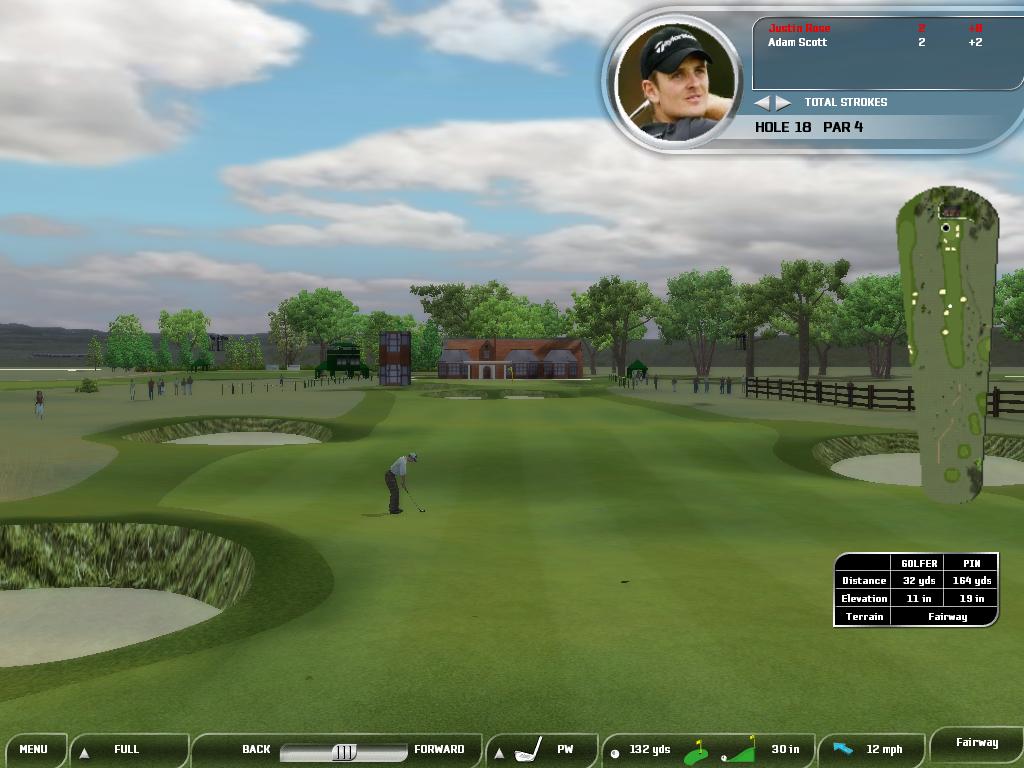The image size is (1024, 768).
Task: Click the green slope elevation icon
Action: tap(739, 750)
